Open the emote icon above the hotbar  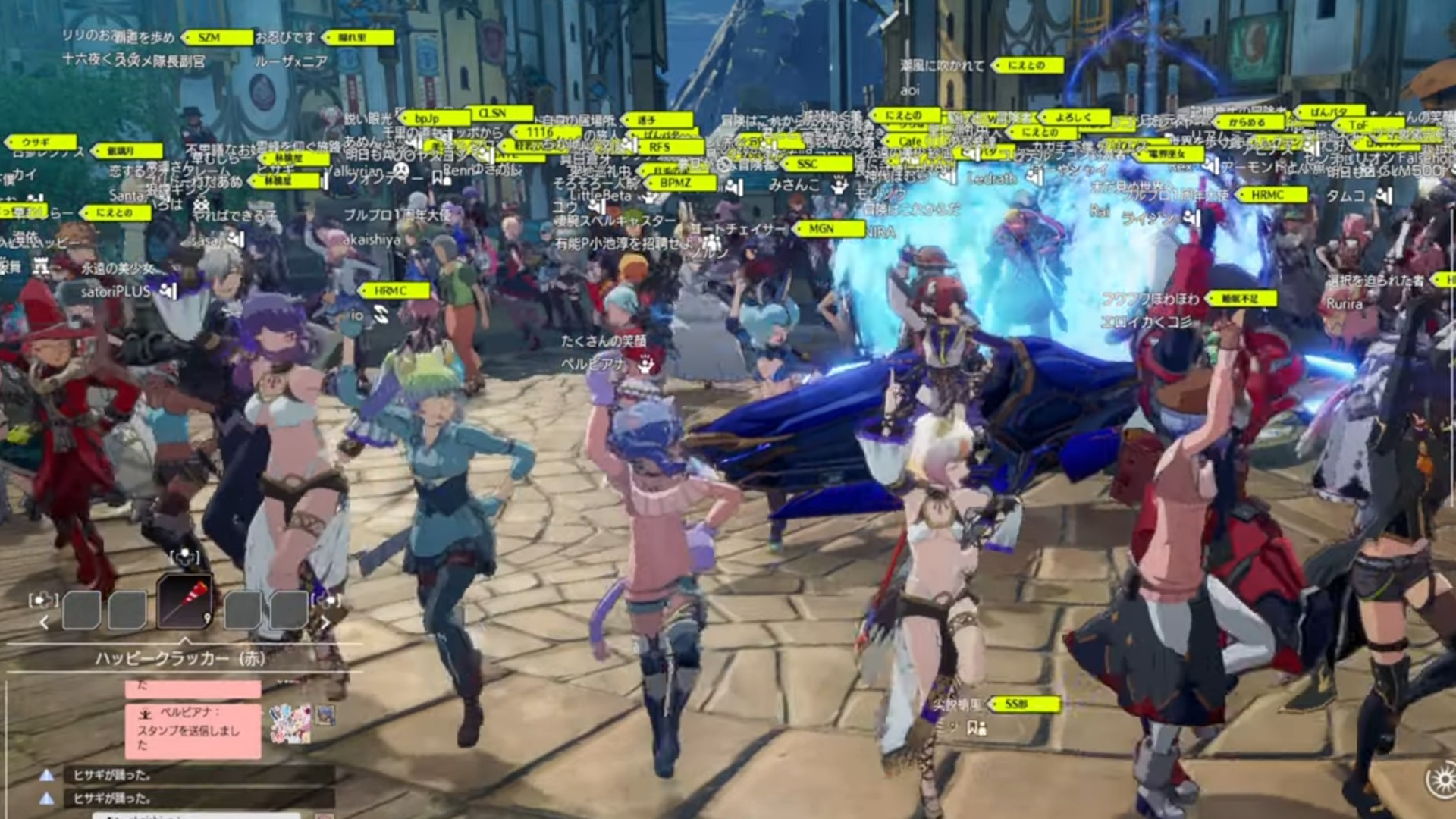click(x=184, y=558)
